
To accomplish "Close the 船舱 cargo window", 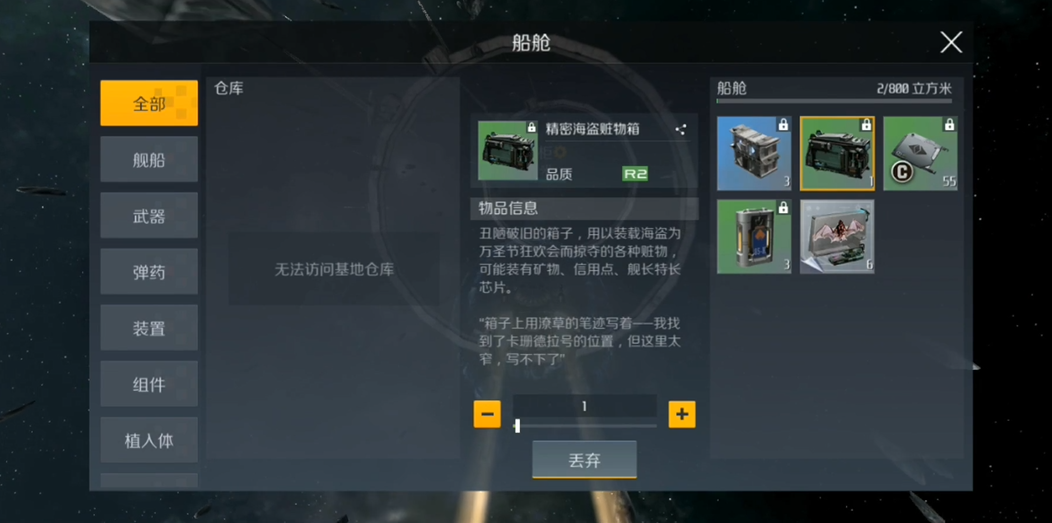I will coord(950,42).
